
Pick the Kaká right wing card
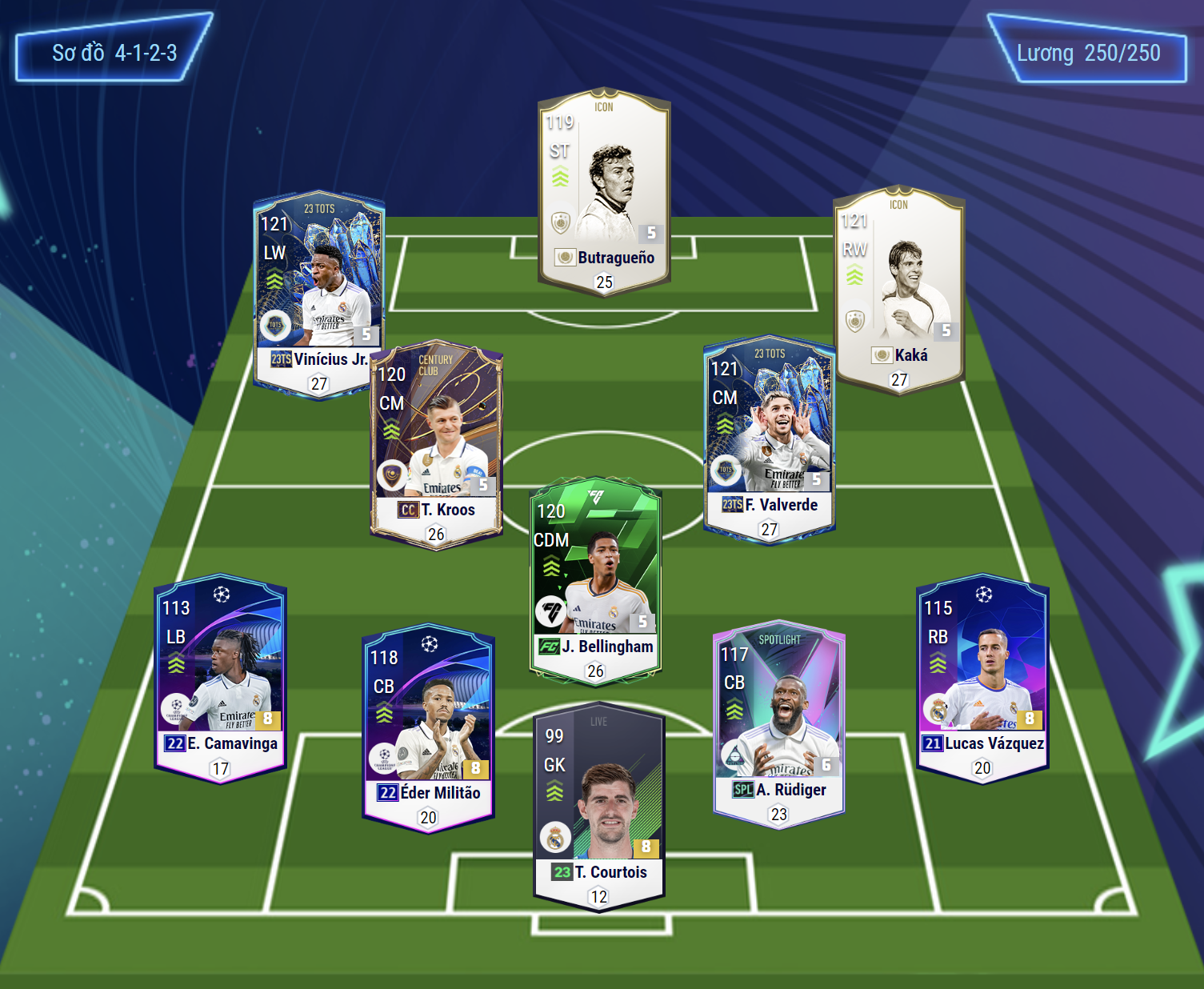click(x=898, y=290)
